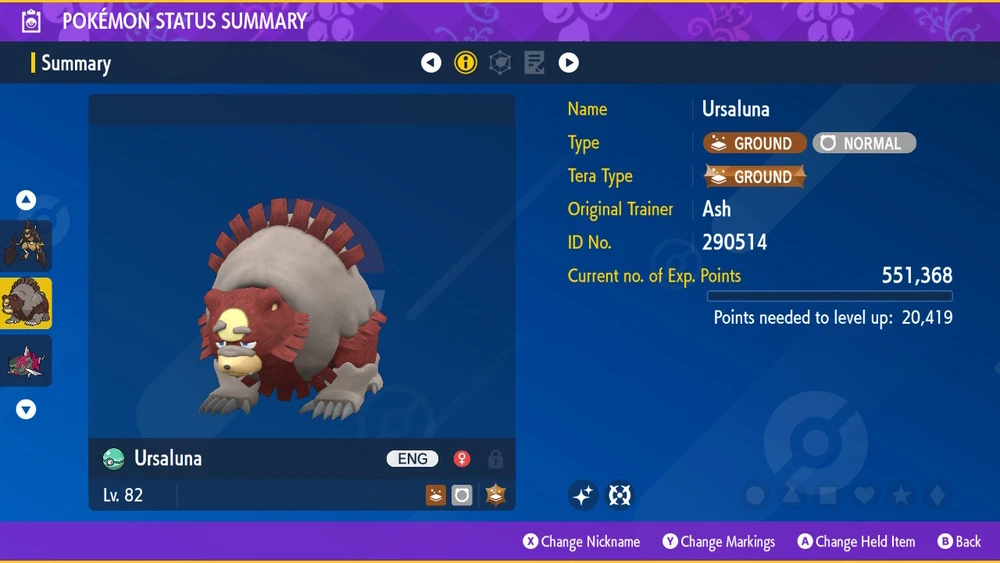The image size is (1000, 563).
Task: Click the party list down arrow
Action: coord(26,409)
